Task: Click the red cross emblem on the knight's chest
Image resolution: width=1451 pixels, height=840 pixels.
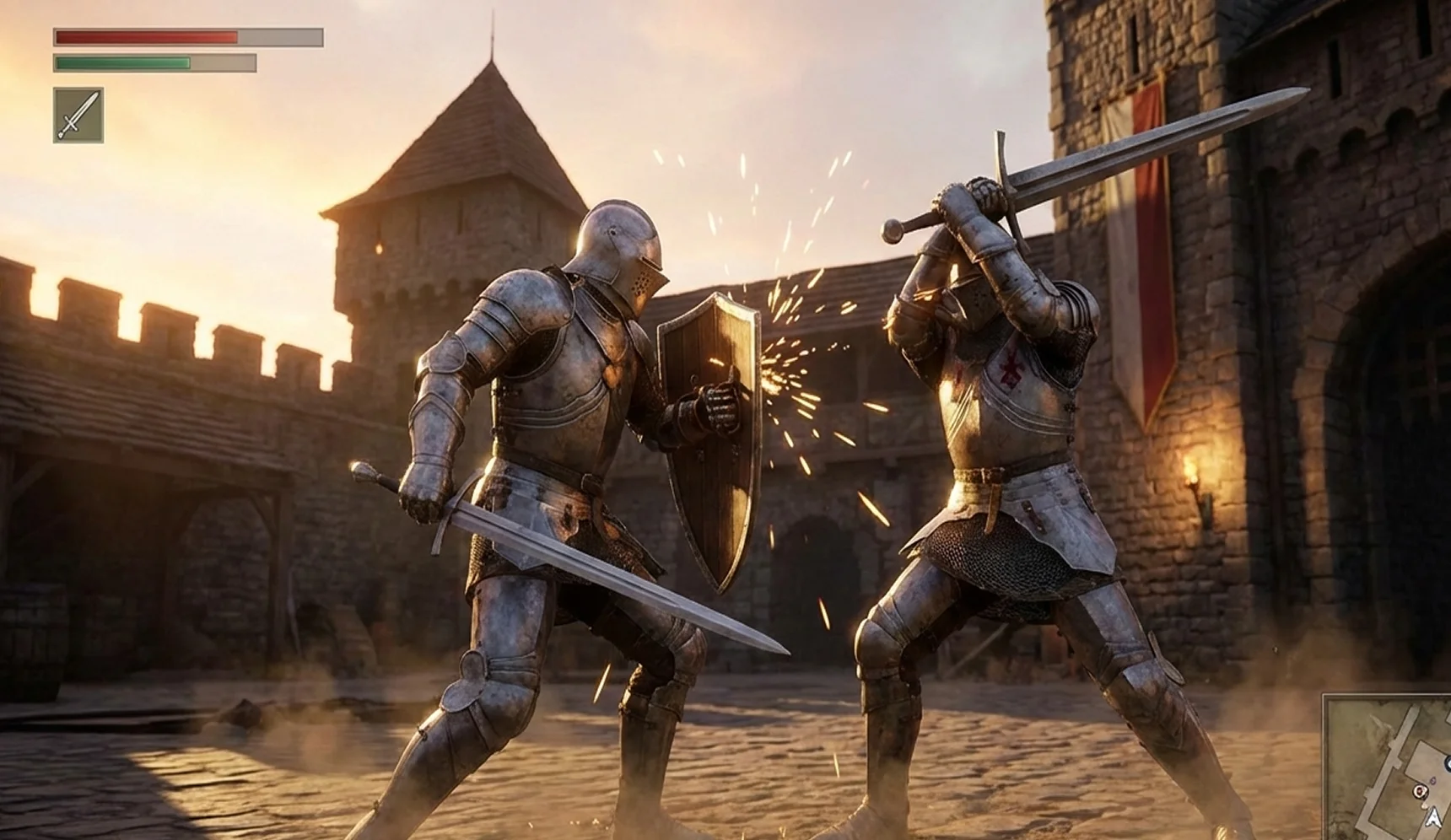Action: point(1012,371)
